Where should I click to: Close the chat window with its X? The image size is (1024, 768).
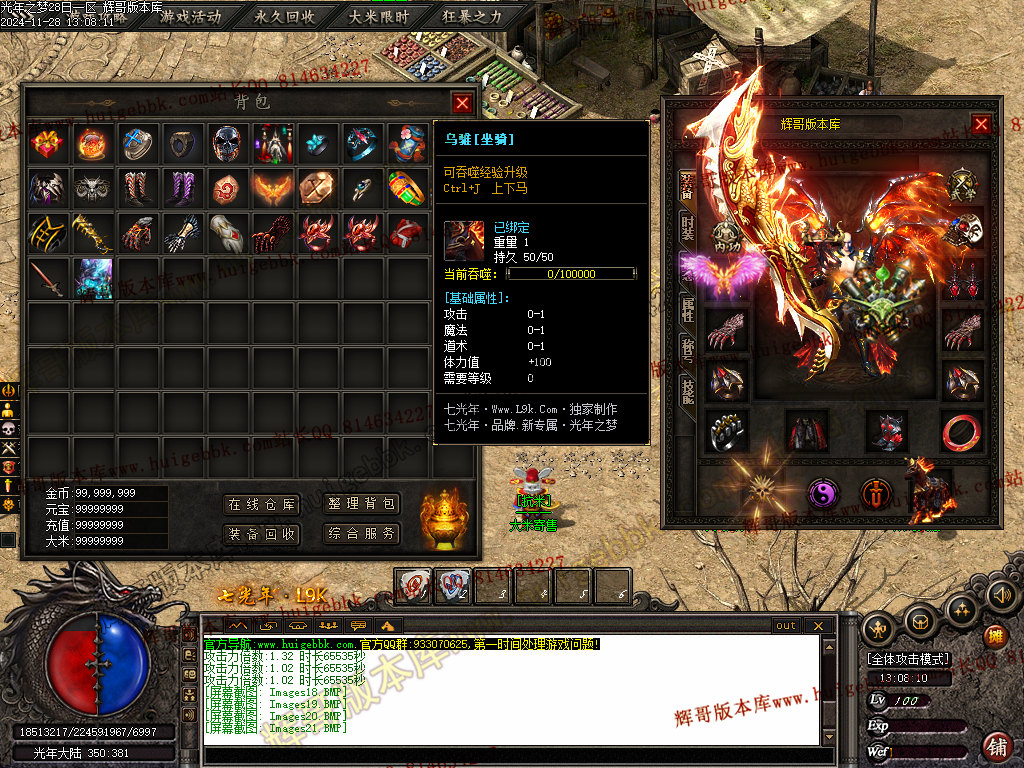[817, 625]
